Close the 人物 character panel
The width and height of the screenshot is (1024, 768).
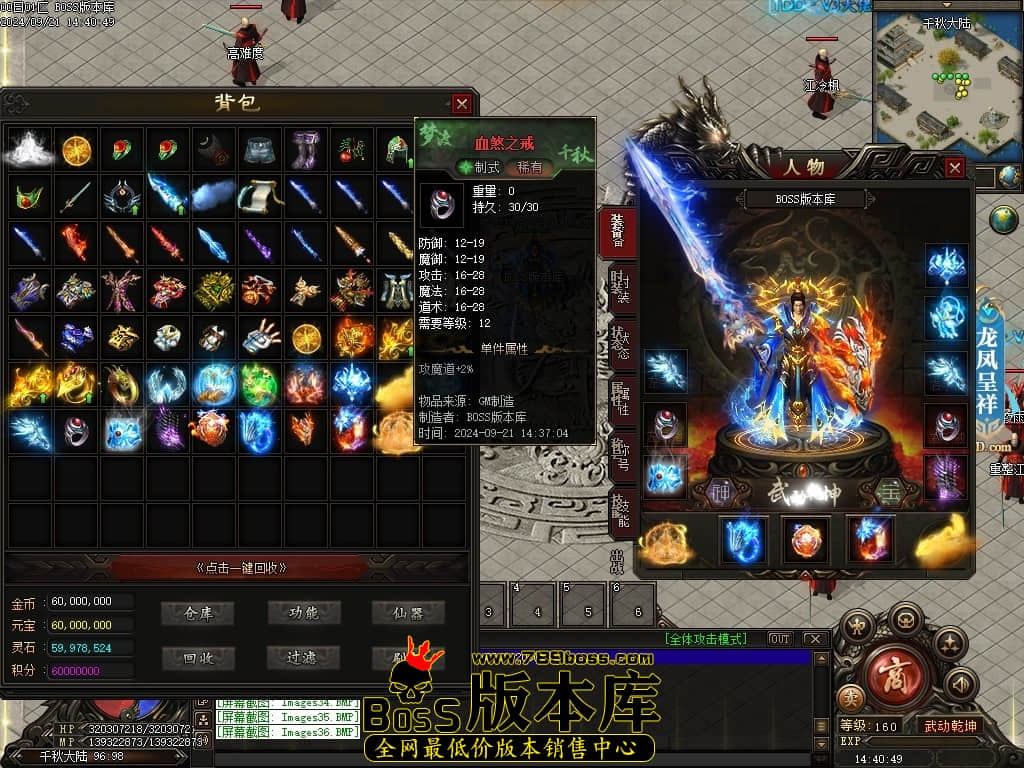[x=955, y=168]
